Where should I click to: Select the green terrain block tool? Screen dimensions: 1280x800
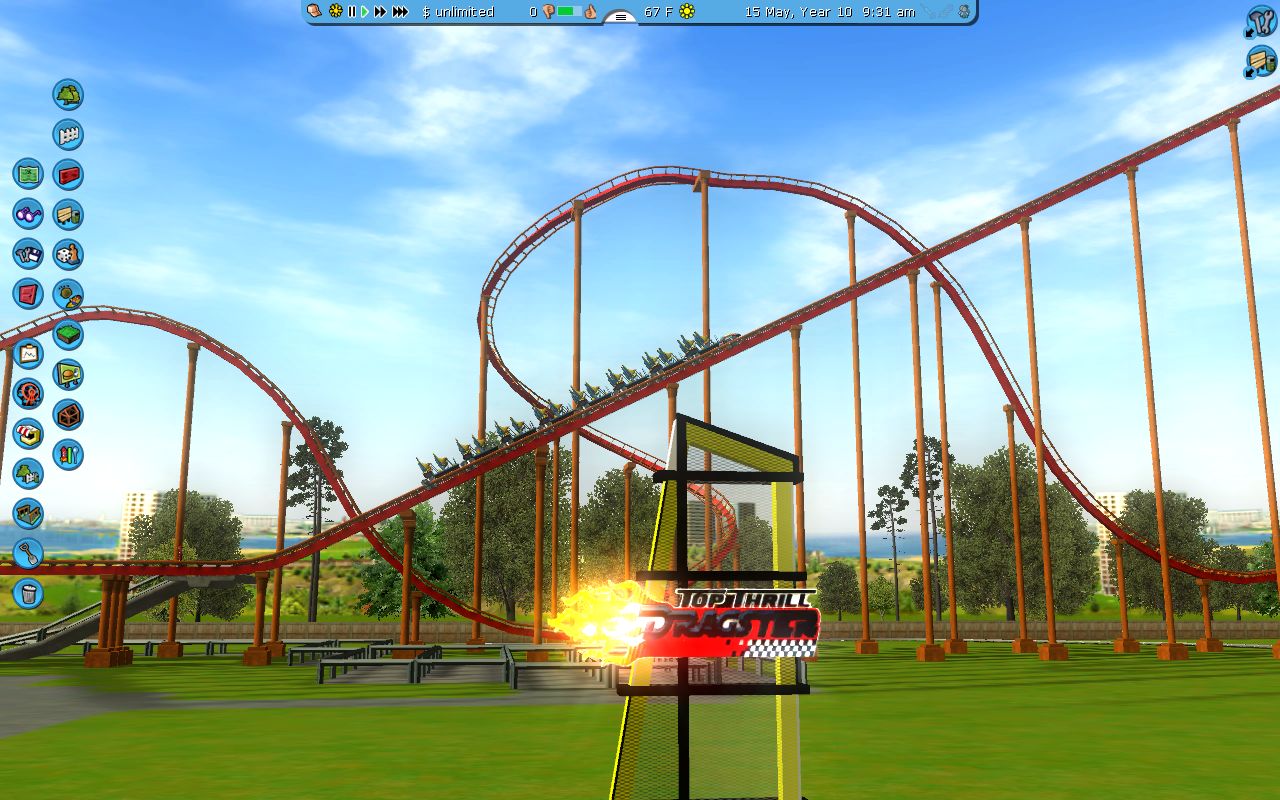click(68, 335)
